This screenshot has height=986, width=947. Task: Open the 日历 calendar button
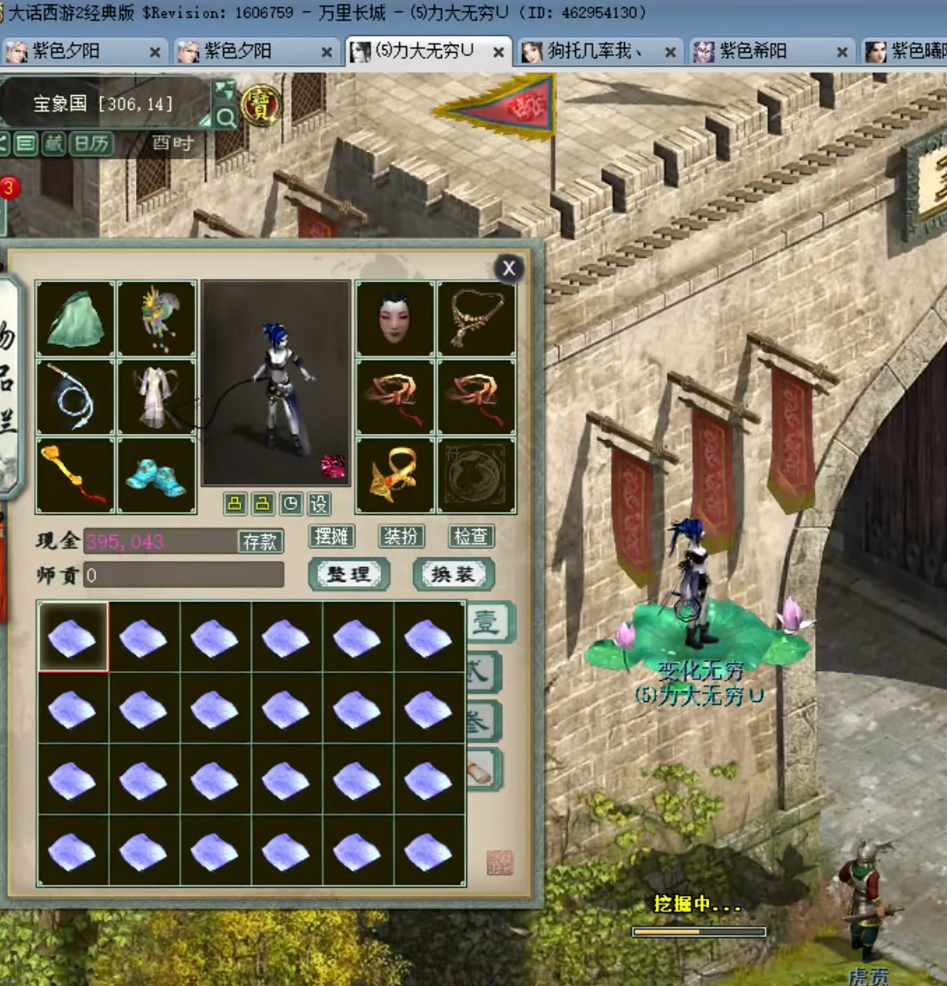92,144
